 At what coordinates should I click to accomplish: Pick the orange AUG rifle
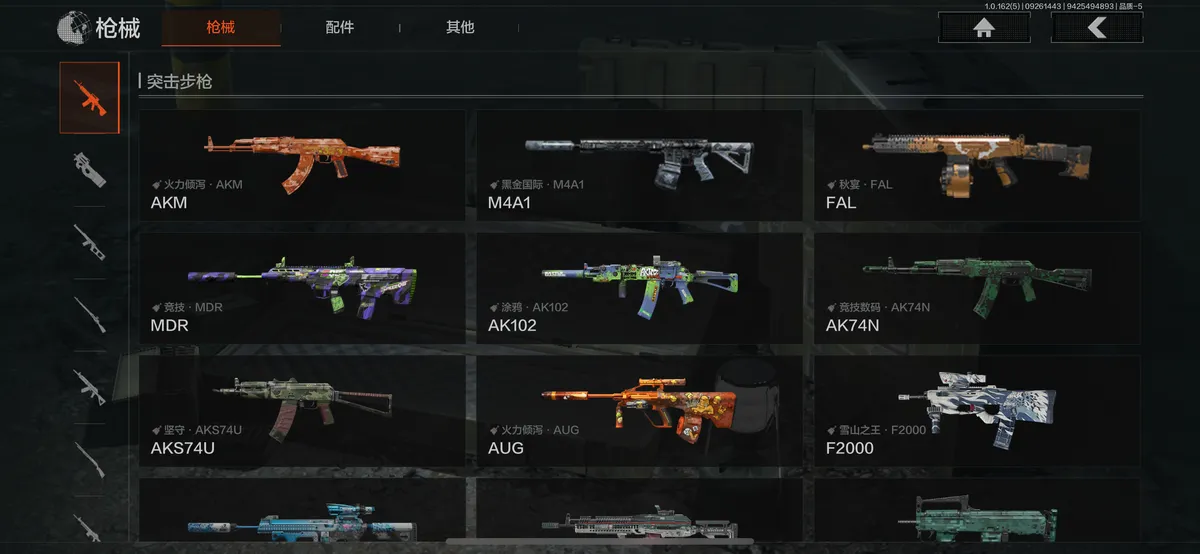639,410
